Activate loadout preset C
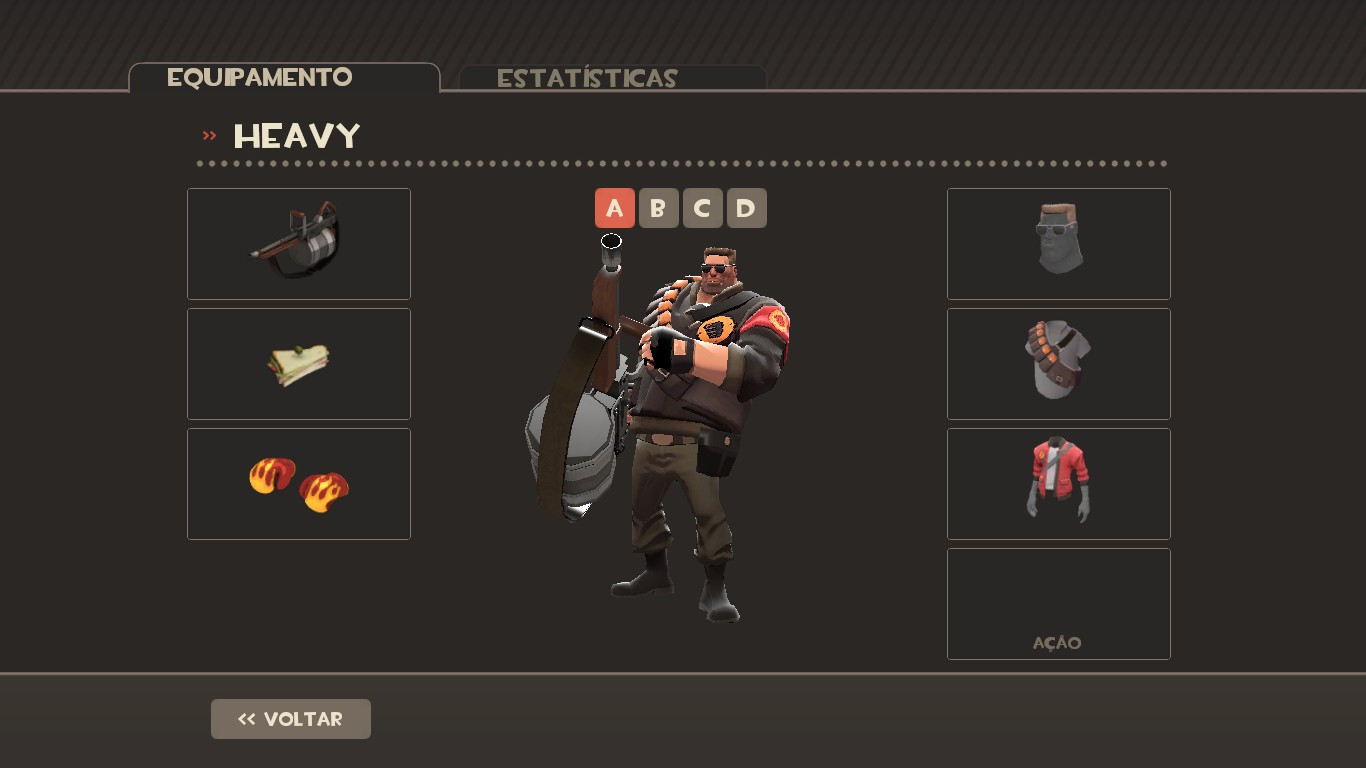 [702, 208]
